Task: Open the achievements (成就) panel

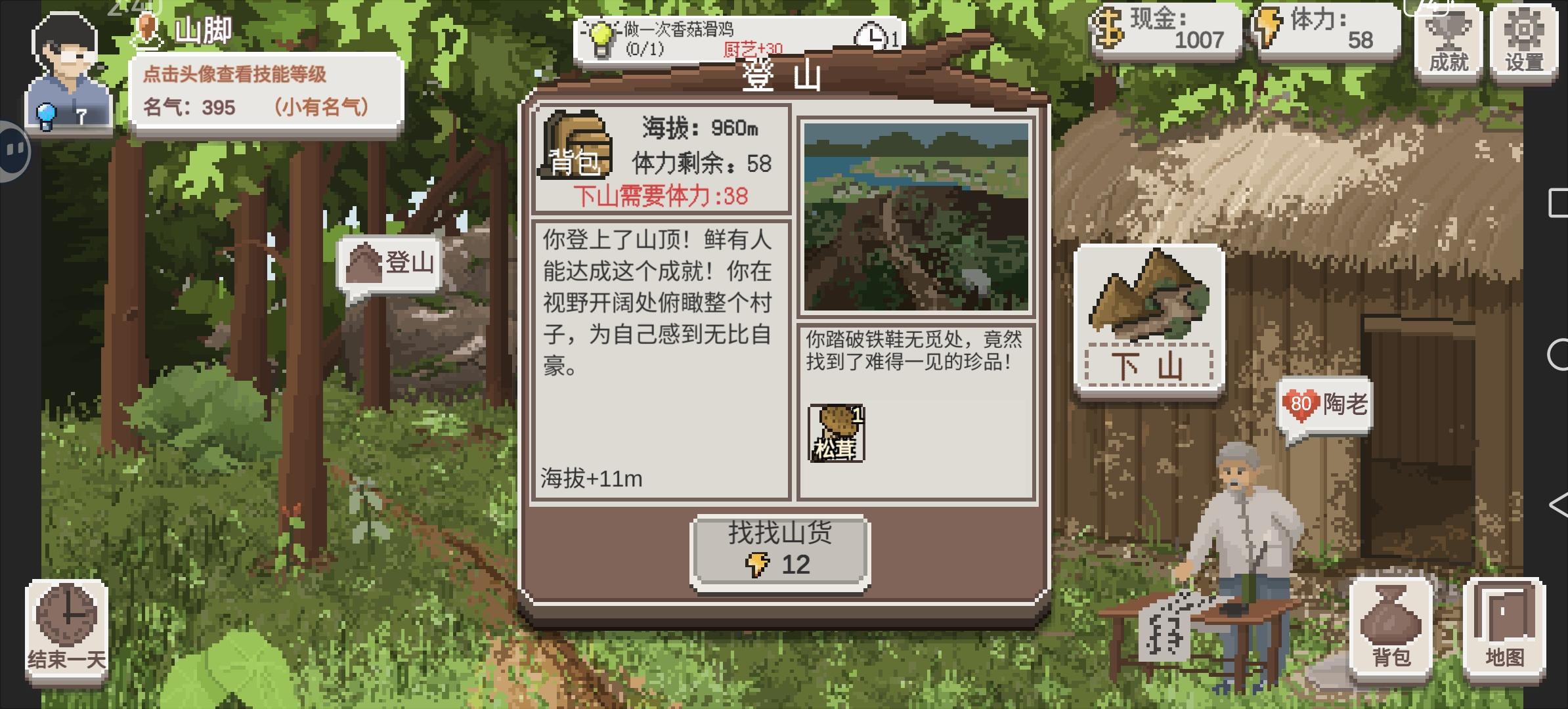Action: [x=1447, y=41]
